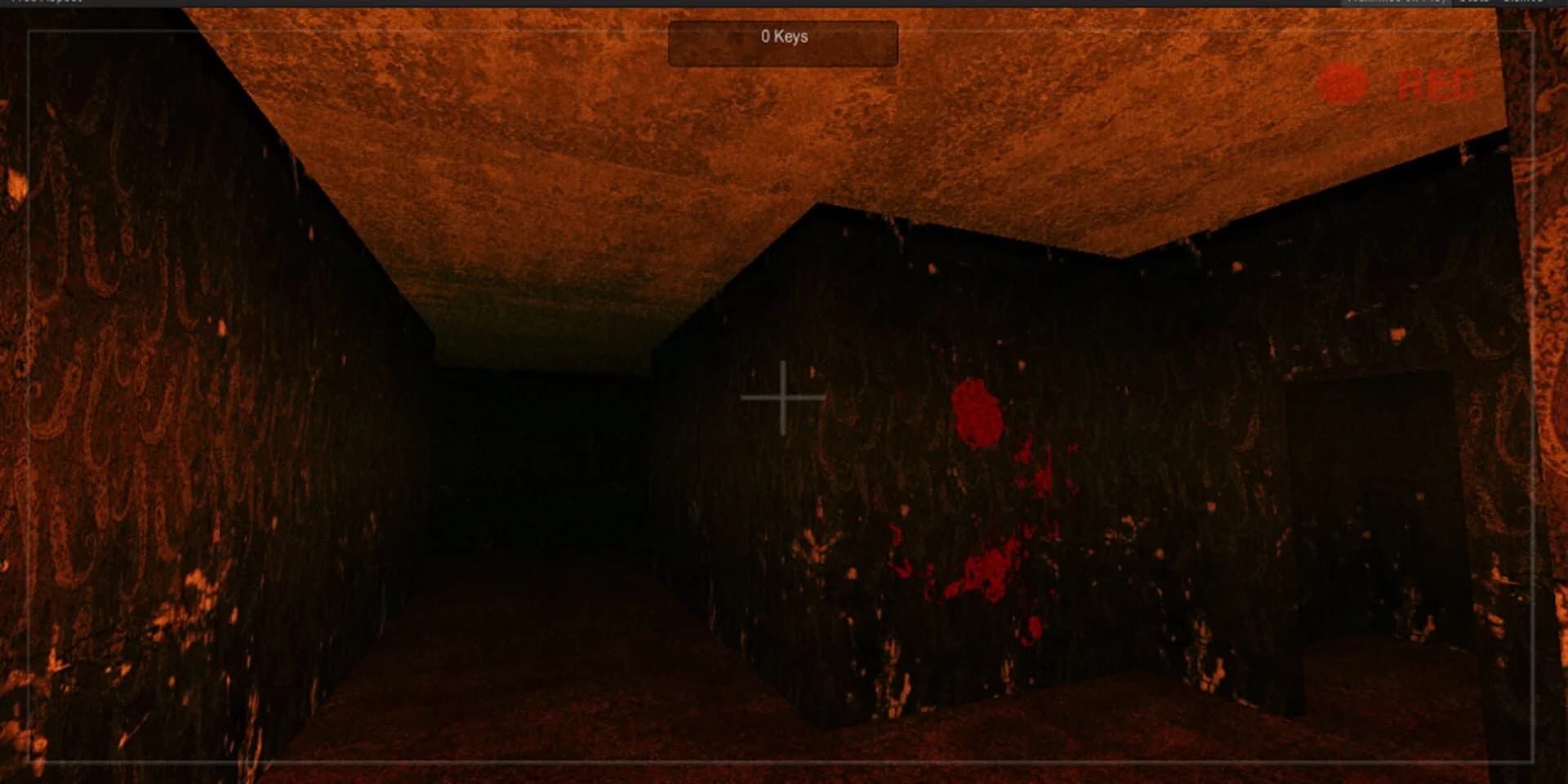Click the red REC recording dot icon
Viewport: 1568px width, 784px height.
point(1343,80)
